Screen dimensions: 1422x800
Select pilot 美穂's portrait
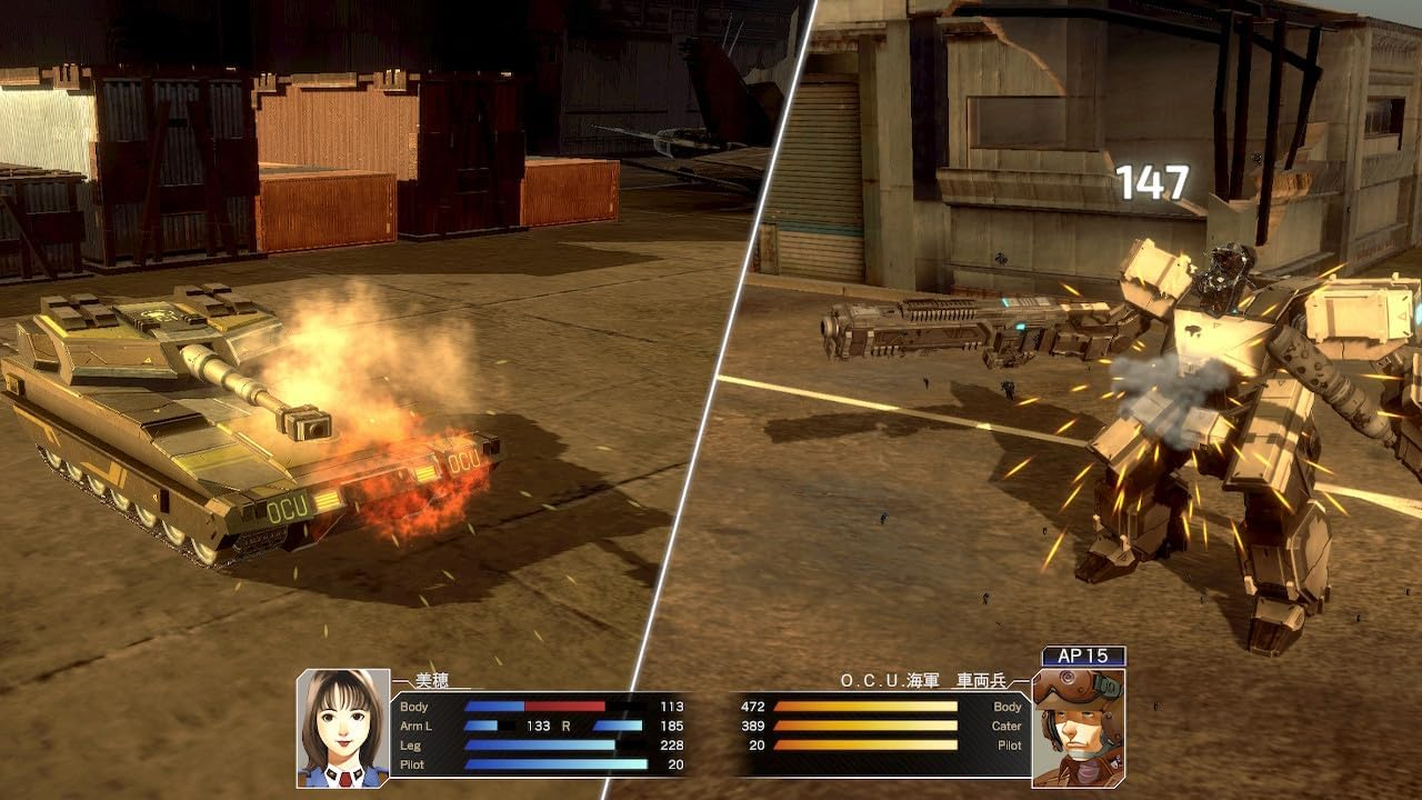pyautogui.click(x=342, y=727)
